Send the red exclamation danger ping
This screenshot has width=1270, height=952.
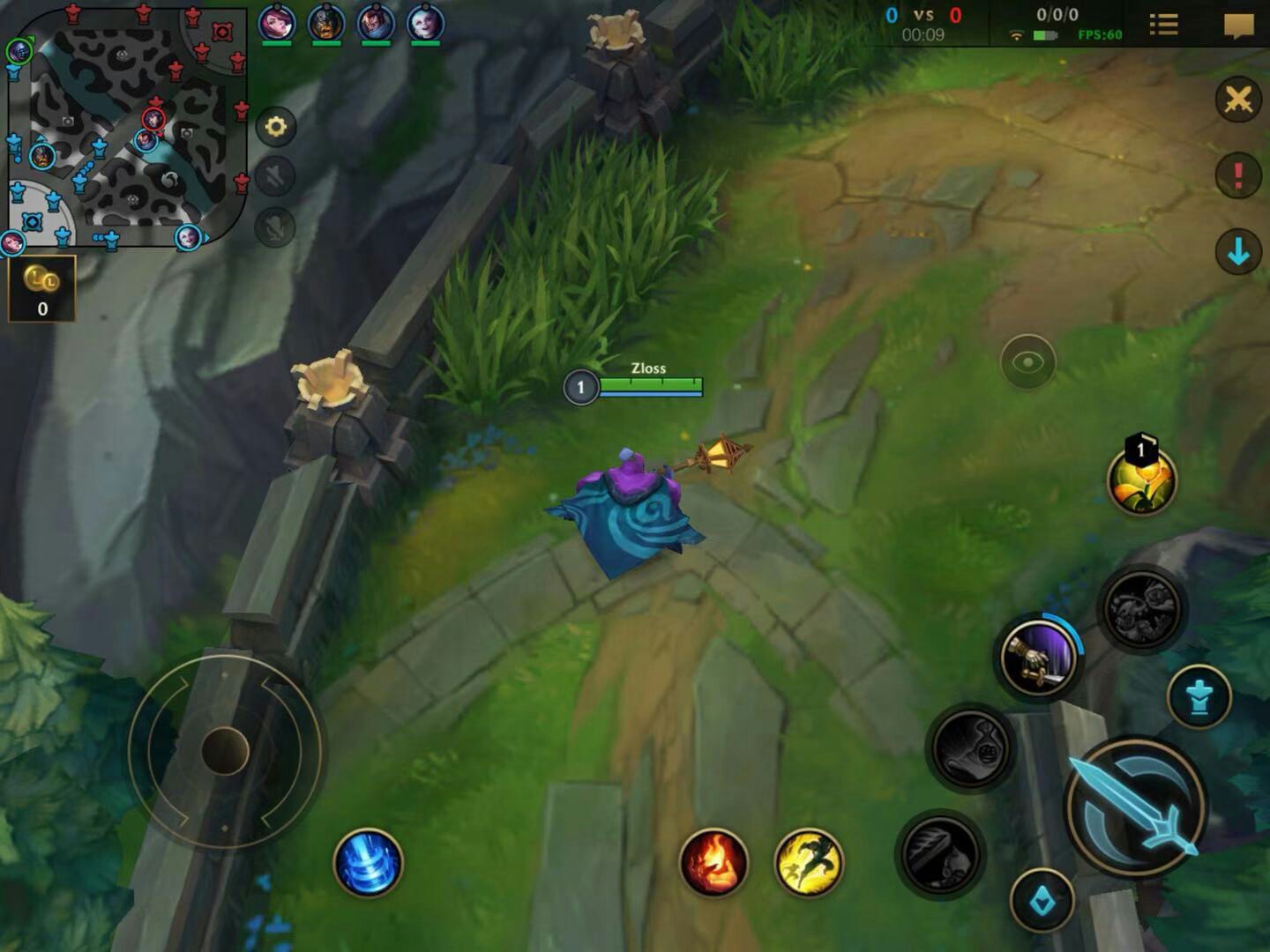point(1238,175)
